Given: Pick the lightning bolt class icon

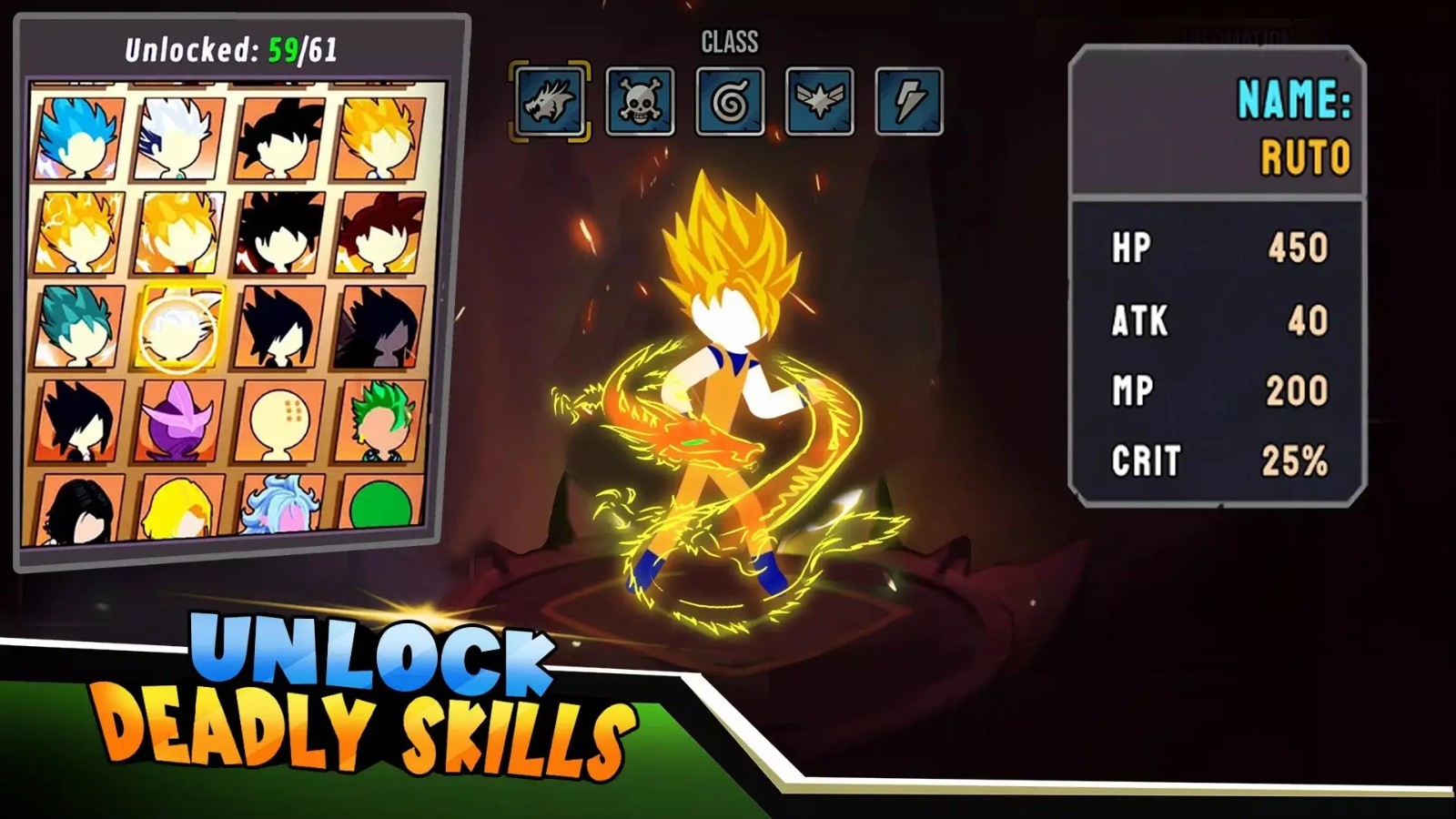Looking at the screenshot, I should click(908, 101).
